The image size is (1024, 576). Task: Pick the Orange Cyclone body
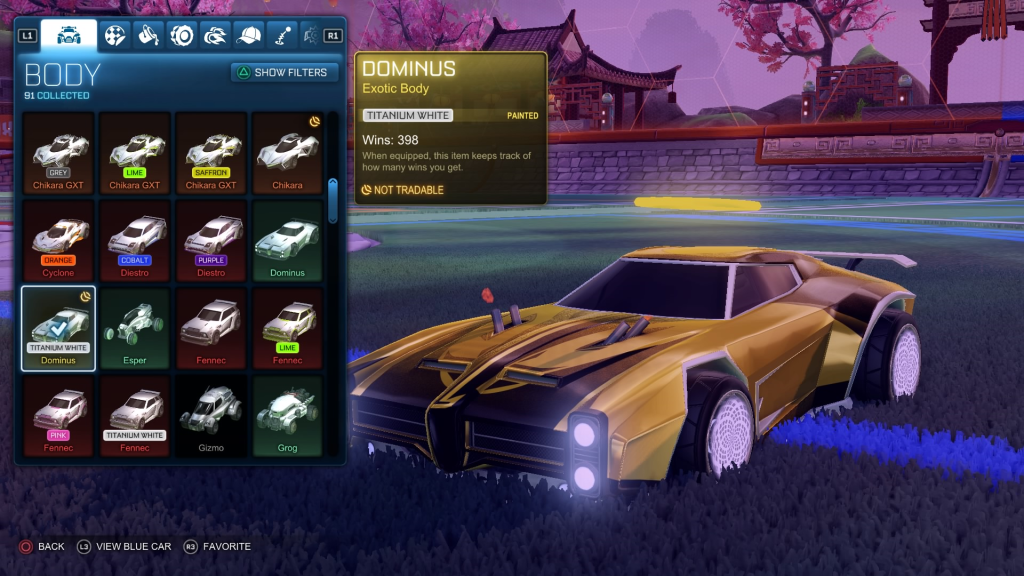point(58,240)
